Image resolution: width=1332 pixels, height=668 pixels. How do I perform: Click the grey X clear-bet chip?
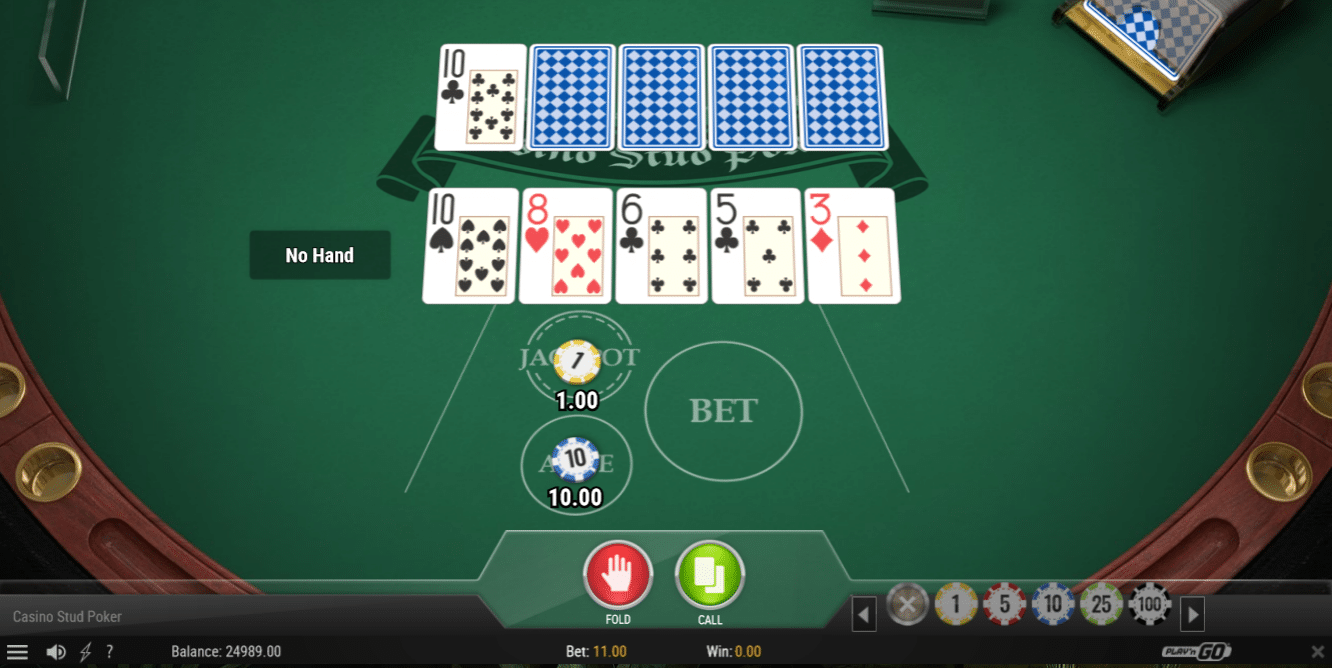[908, 604]
